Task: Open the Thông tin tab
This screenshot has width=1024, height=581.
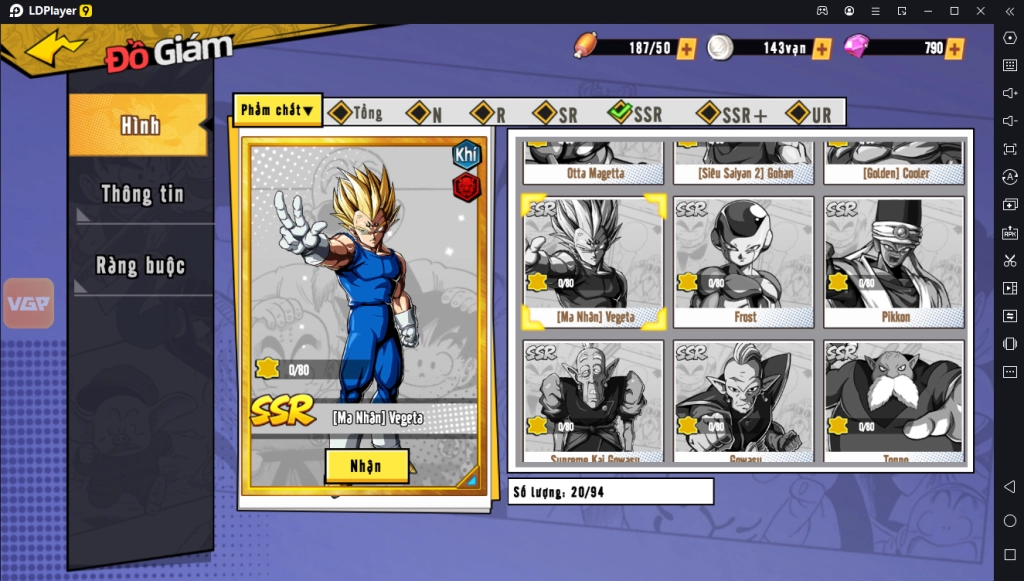Action: [142, 194]
